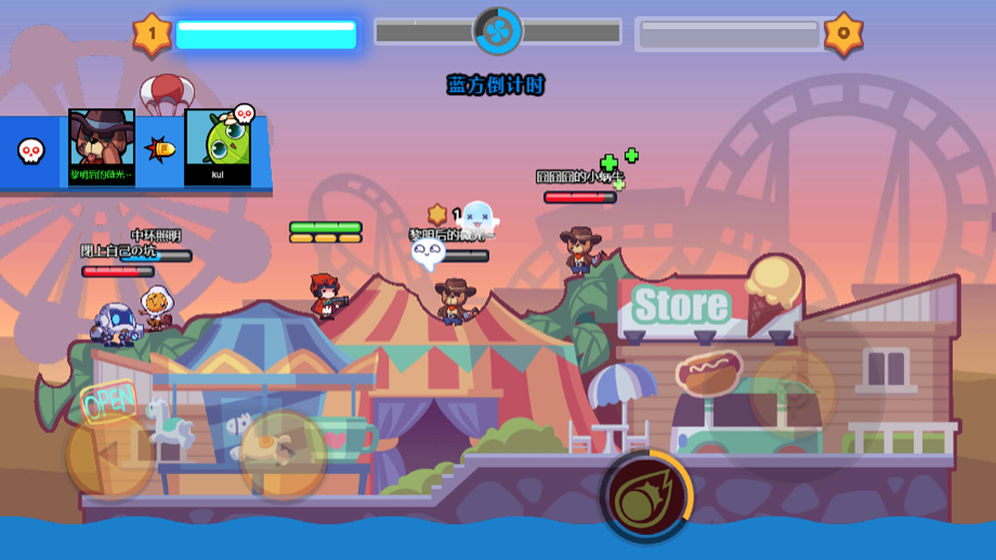
Task: Select the bear cowboy portrait in kill feed
Action: [101, 142]
